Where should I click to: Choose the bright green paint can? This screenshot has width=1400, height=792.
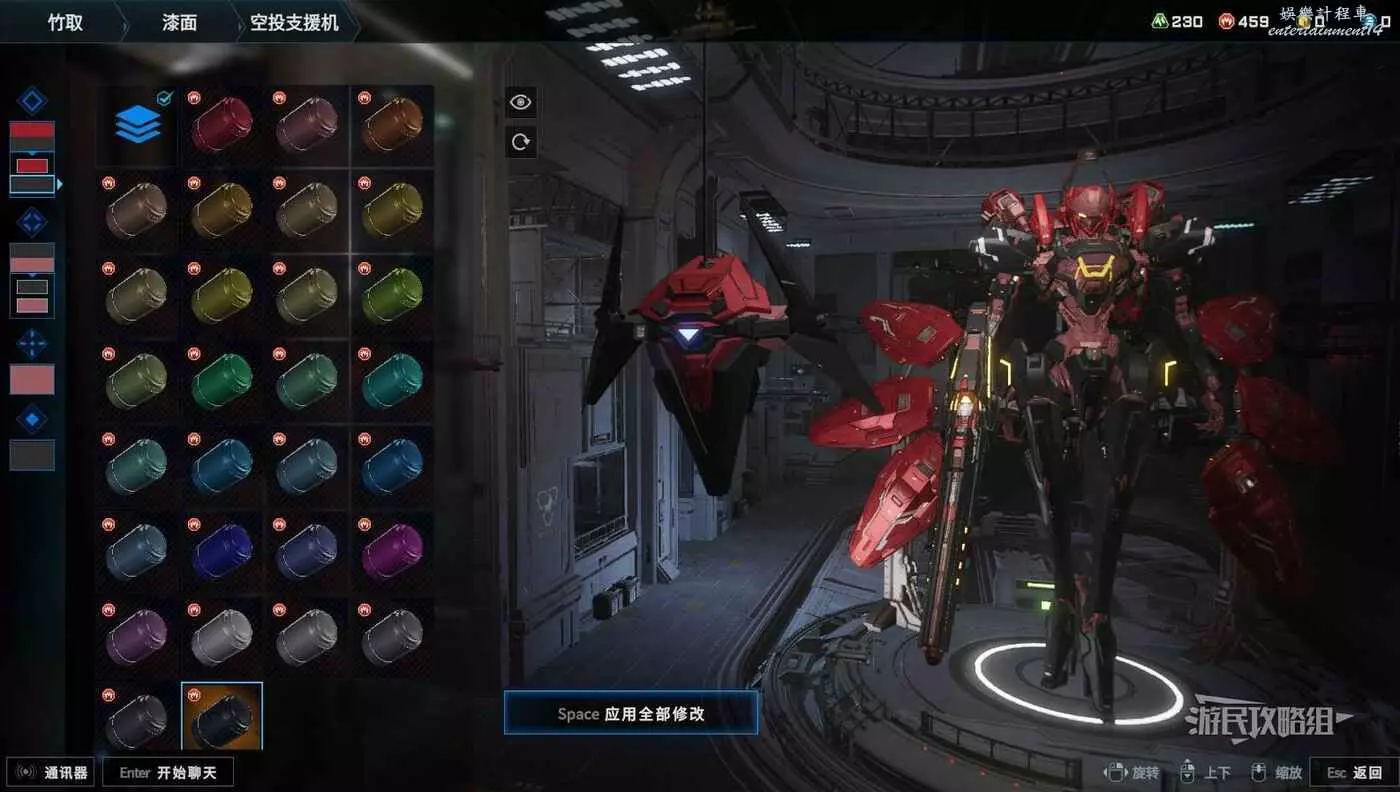[392, 295]
